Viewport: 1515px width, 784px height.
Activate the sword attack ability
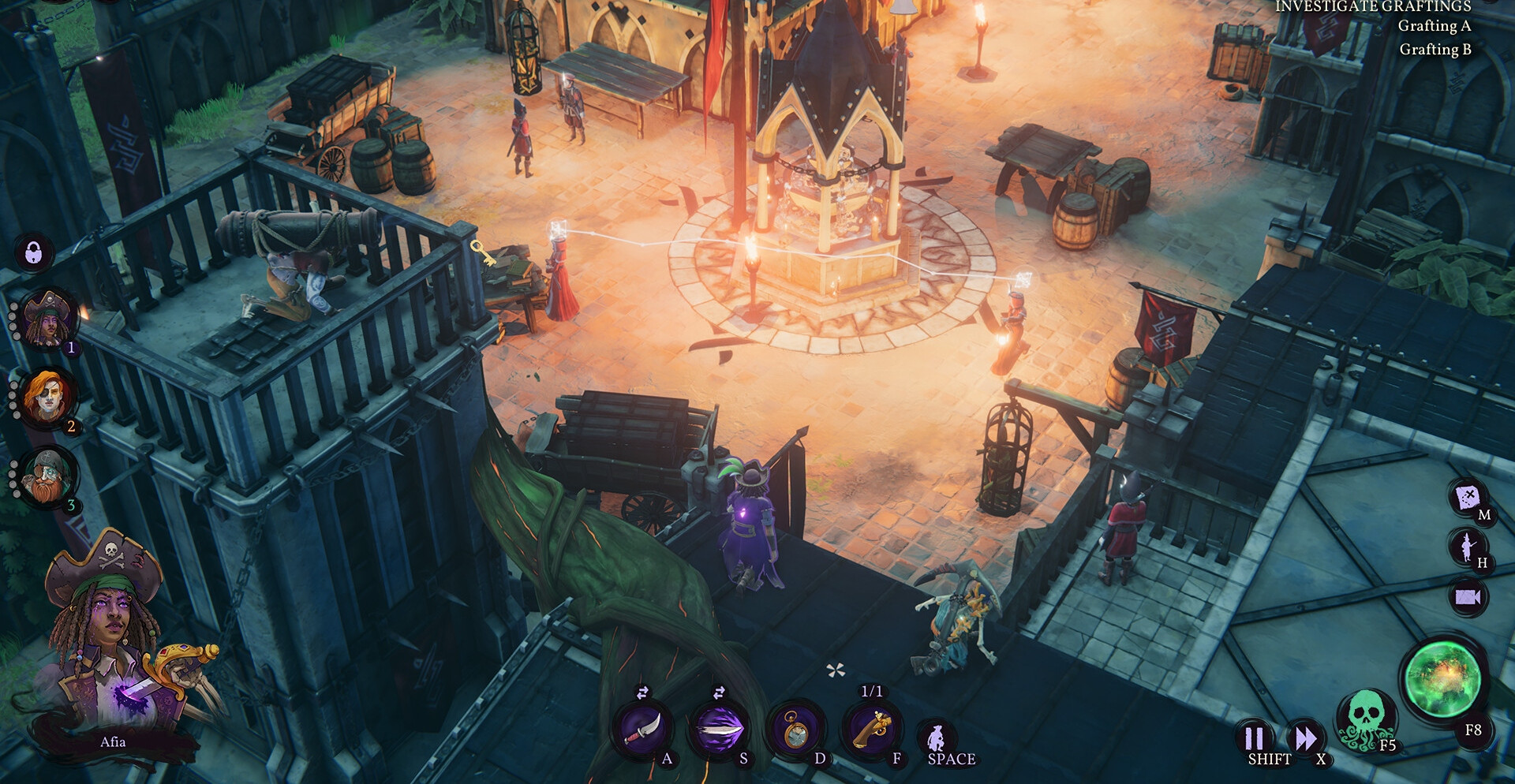click(643, 730)
